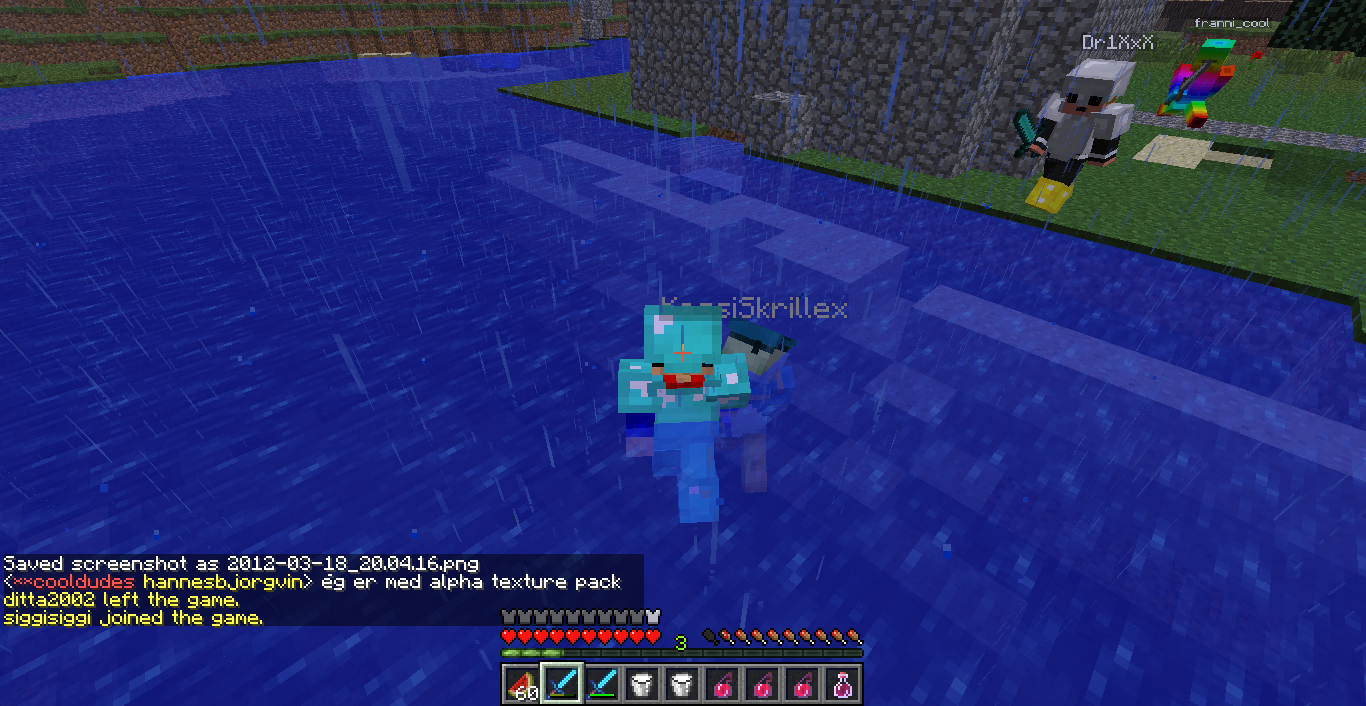This screenshot has height=706, width=1366.
Task: Select the drinkable potion bottle slot
Action: [x=842, y=685]
